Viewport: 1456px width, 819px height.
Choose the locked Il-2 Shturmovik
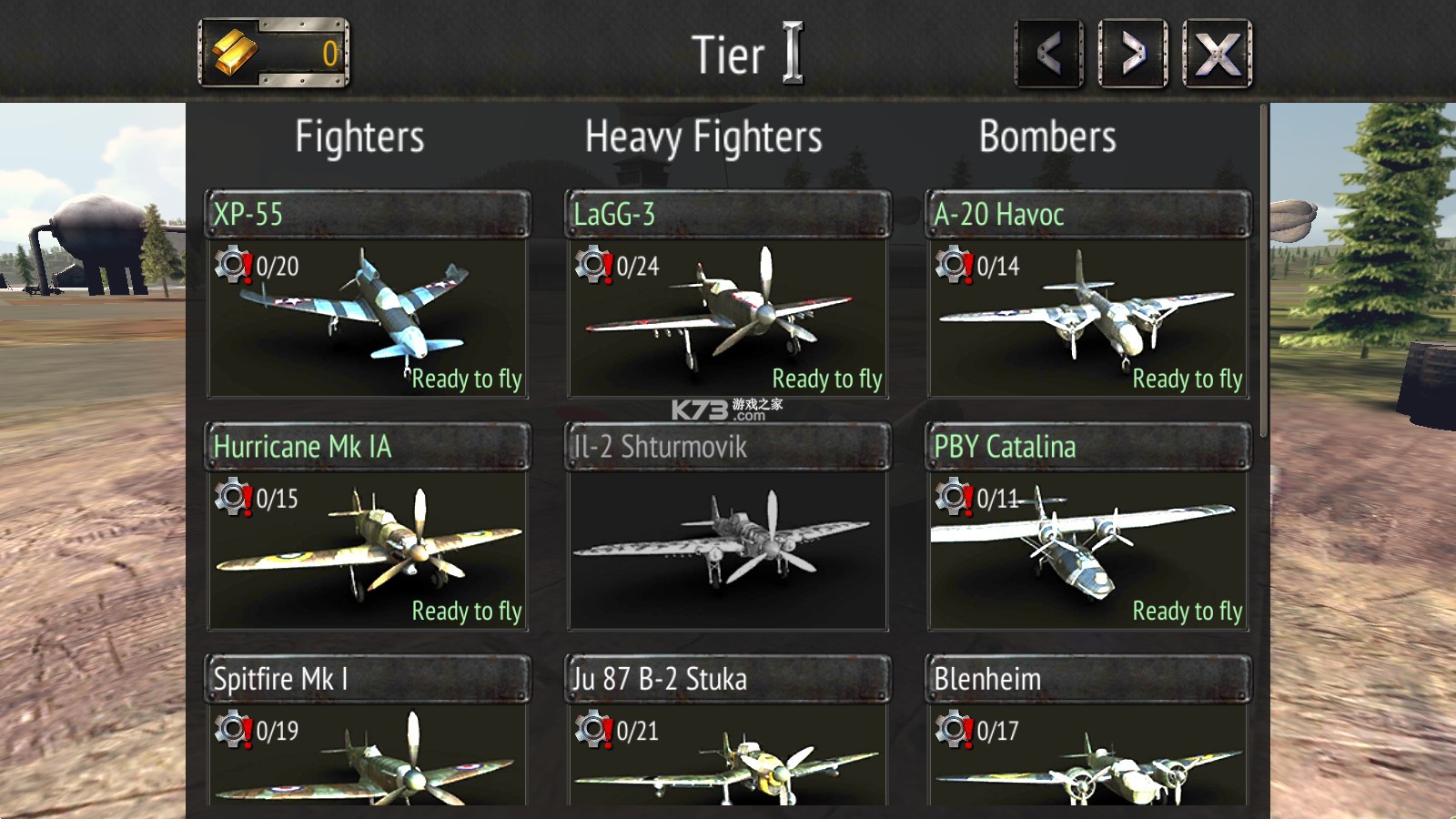[728, 528]
